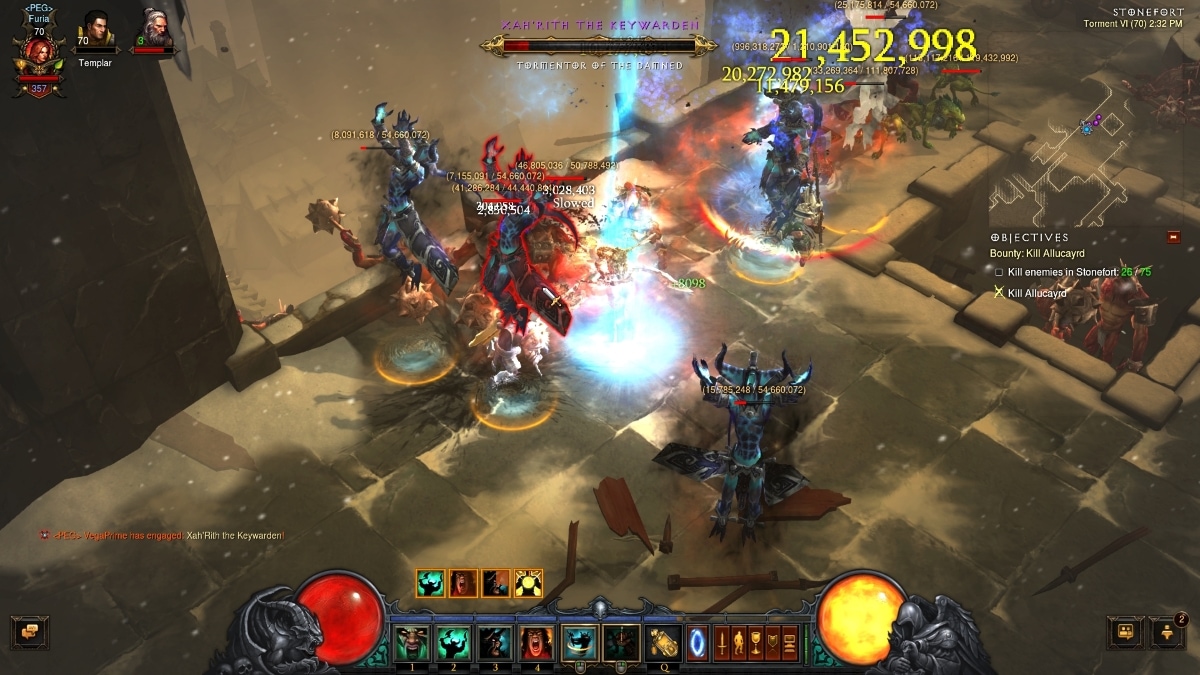Image resolution: width=1200 pixels, height=675 pixels.
Task: Select the whirlwind left-mouse skill slot
Action: [579, 641]
